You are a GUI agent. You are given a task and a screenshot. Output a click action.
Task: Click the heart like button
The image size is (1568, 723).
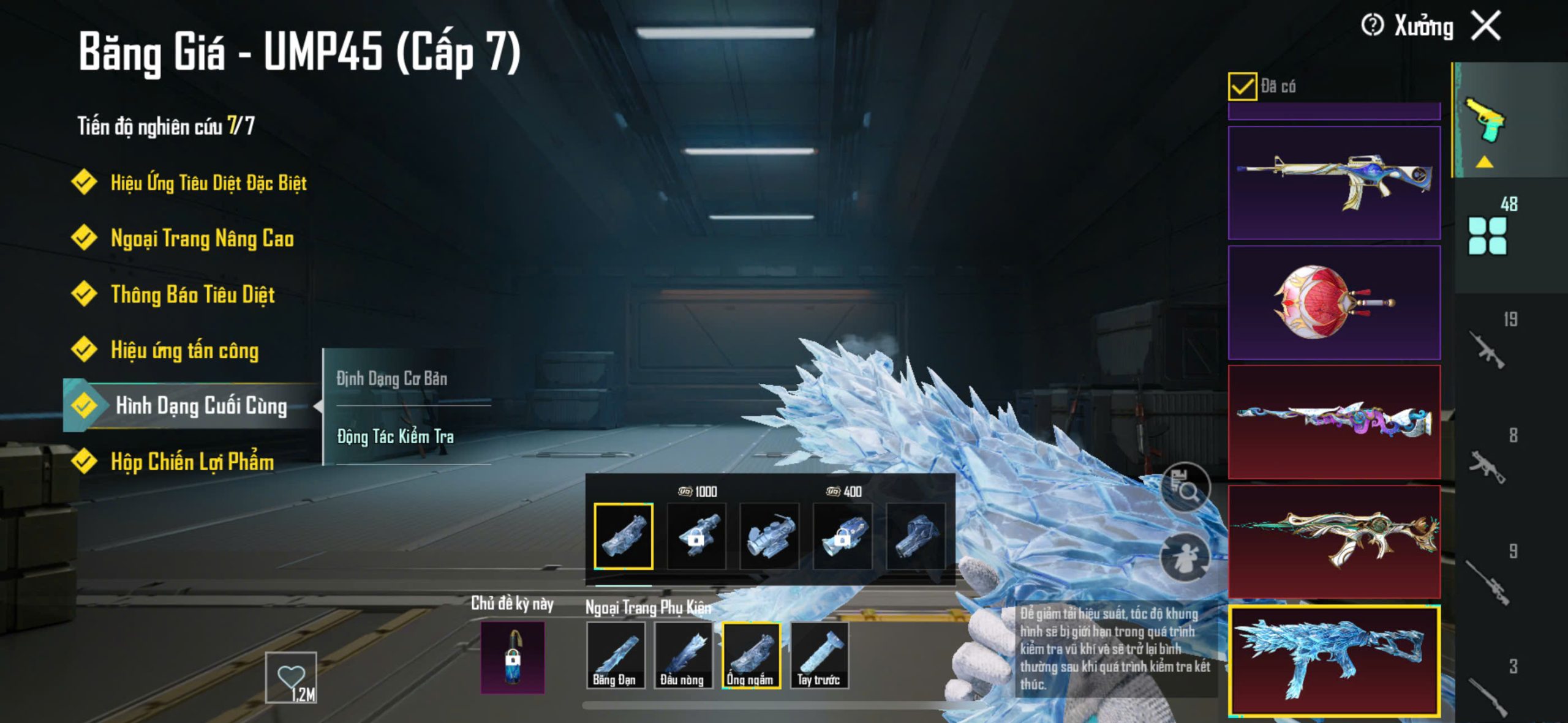[x=291, y=677]
